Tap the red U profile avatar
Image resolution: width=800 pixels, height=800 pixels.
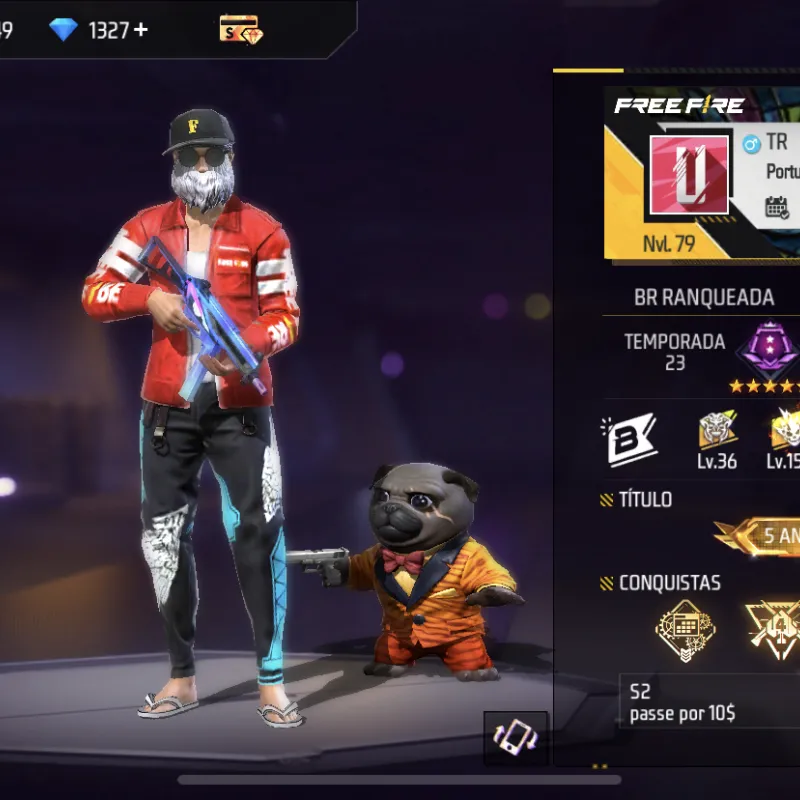[689, 175]
